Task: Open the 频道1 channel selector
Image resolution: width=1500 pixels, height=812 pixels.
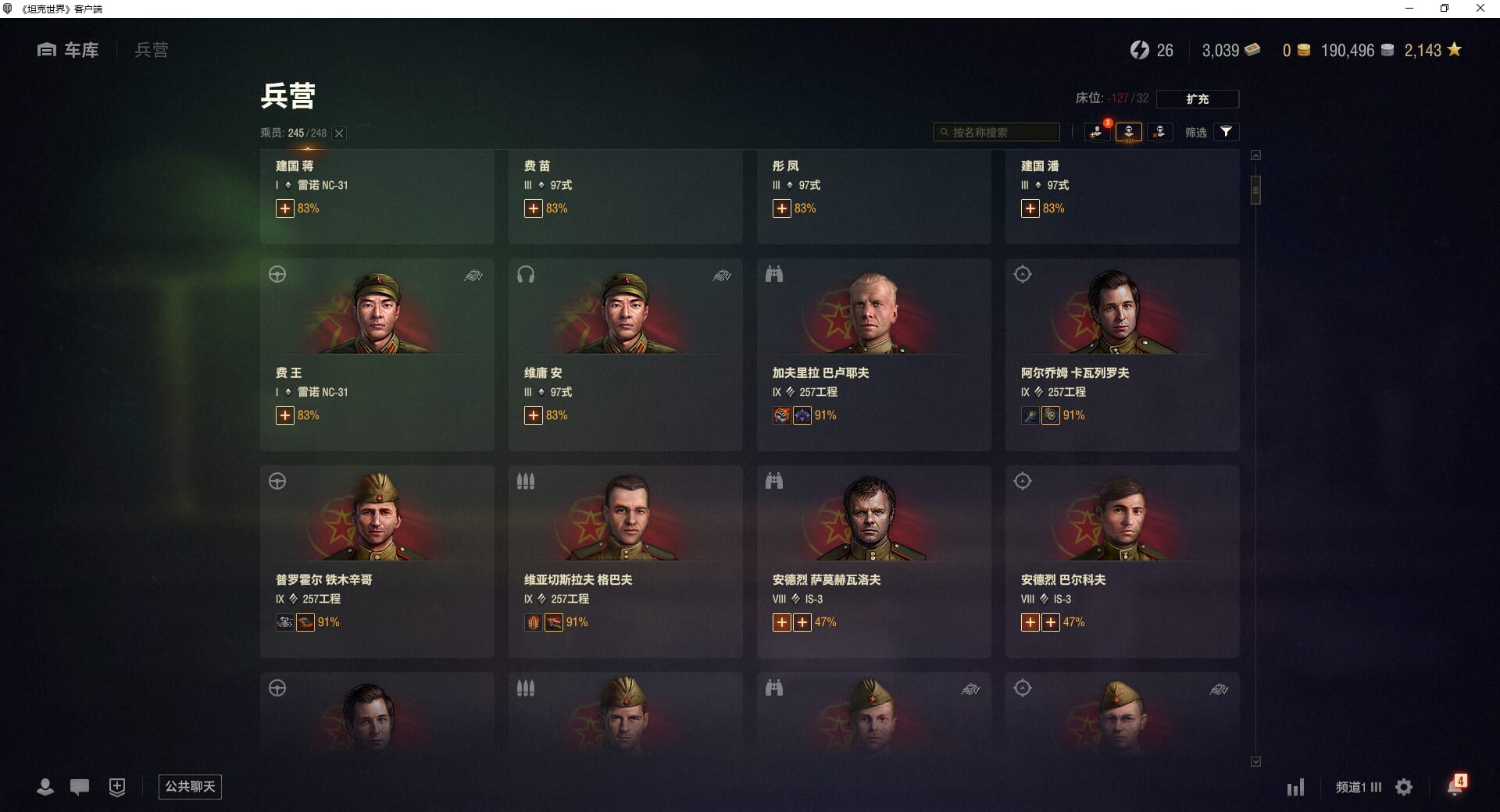Action: click(1358, 787)
